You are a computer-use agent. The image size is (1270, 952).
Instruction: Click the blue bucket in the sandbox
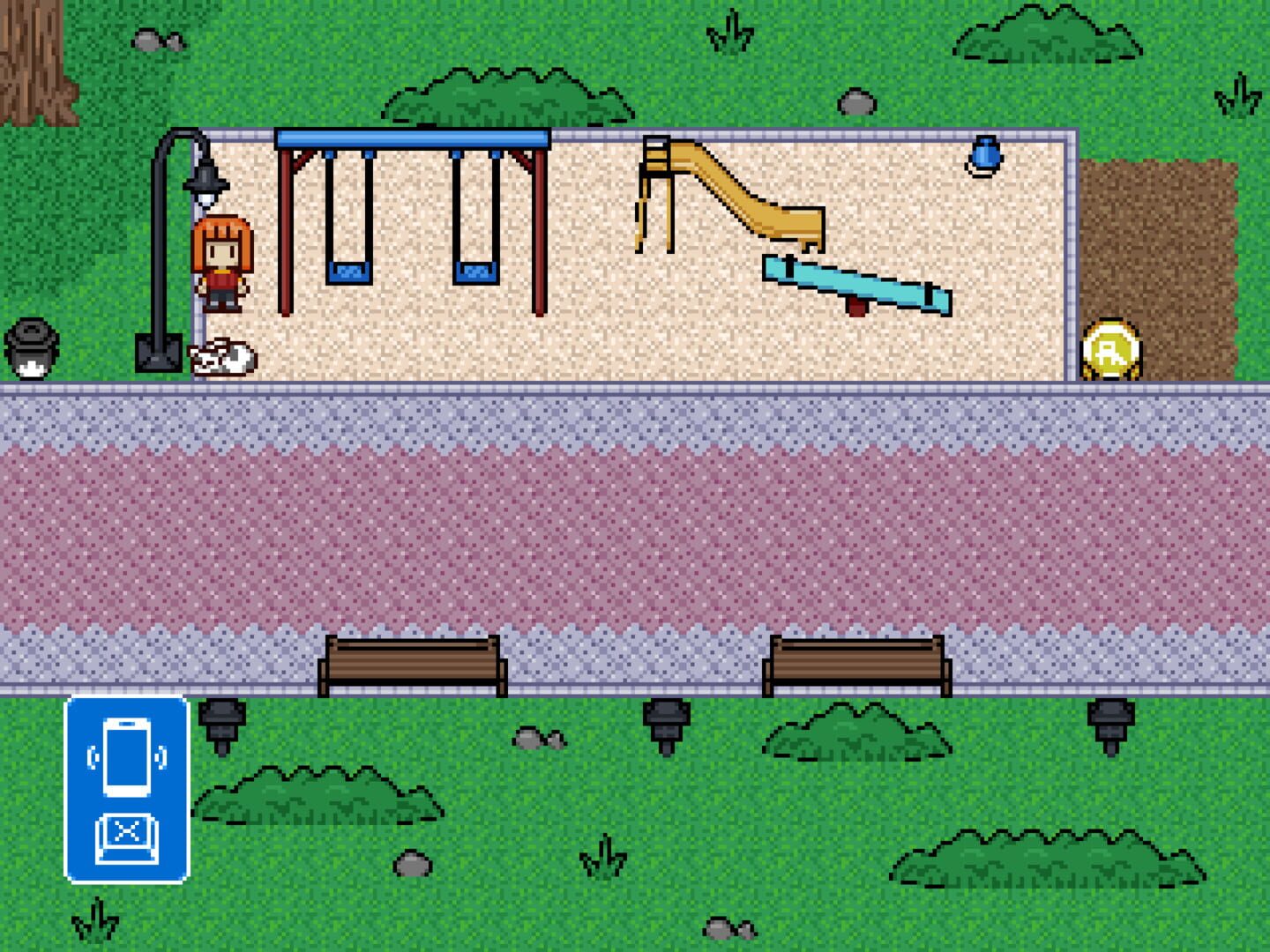tap(985, 155)
